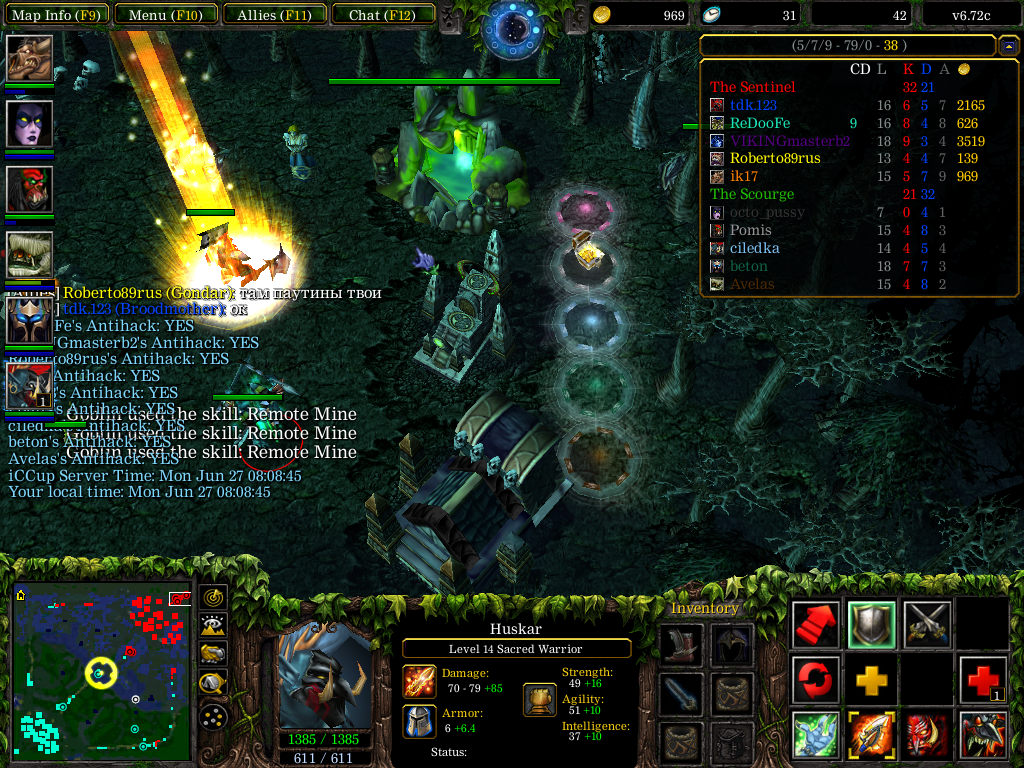Toggle minimap terrain display

[x=213, y=625]
